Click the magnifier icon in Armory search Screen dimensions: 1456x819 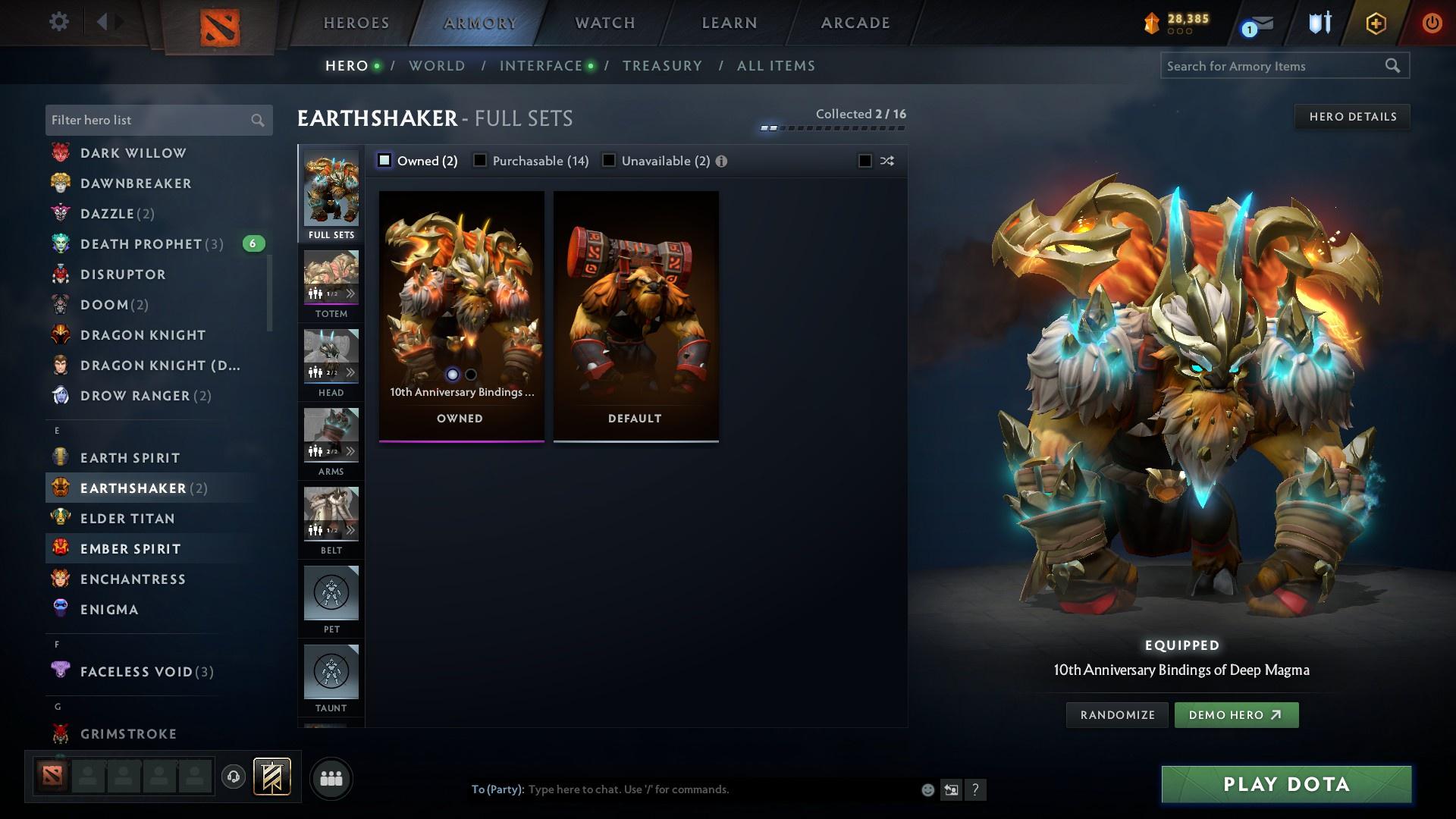(x=1394, y=66)
